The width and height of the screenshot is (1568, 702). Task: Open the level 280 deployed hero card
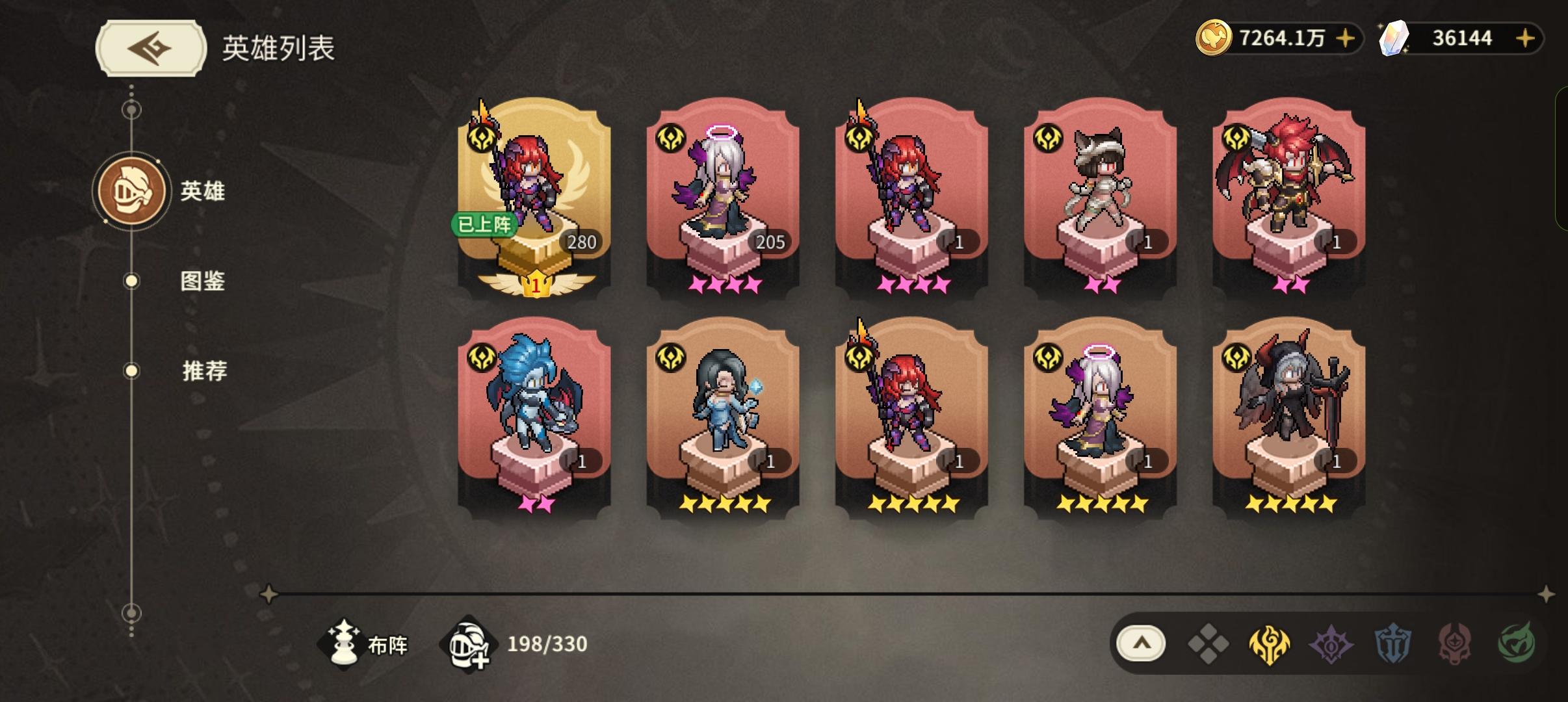point(540,195)
